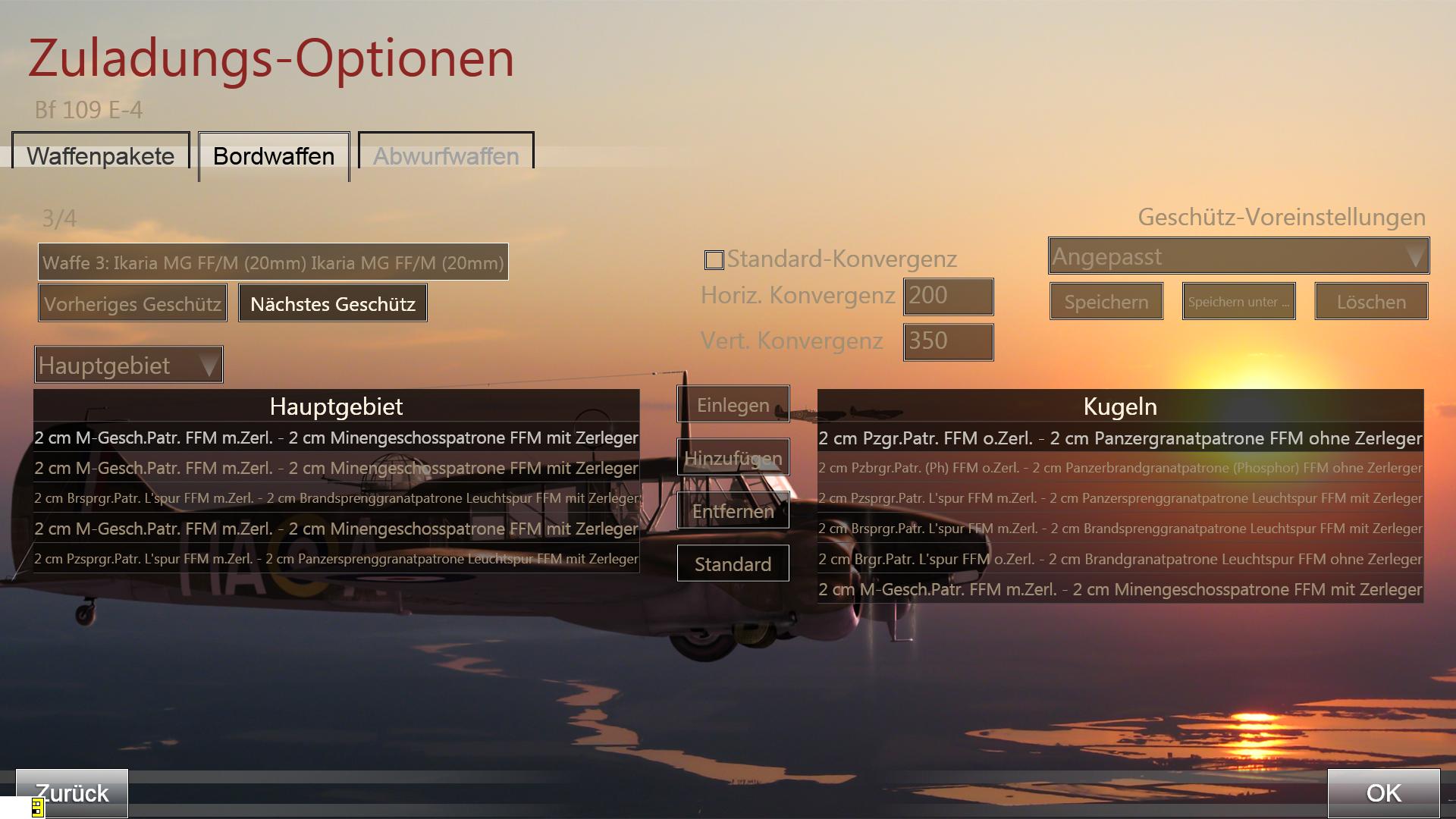Open the Abwurfwaffen tab
This screenshot has height=819, width=1456.
(x=446, y=156)
